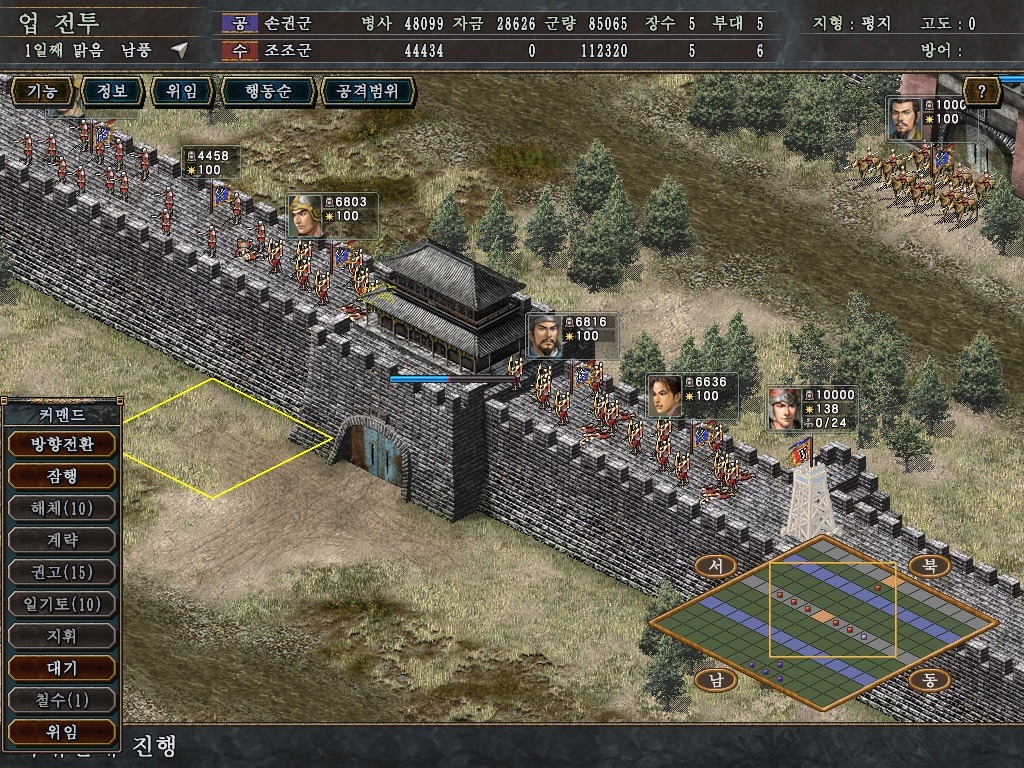1024x768 pixels.
Task: View the 행동순 action order
Action: pyautogui.click(x=268, y=92)
